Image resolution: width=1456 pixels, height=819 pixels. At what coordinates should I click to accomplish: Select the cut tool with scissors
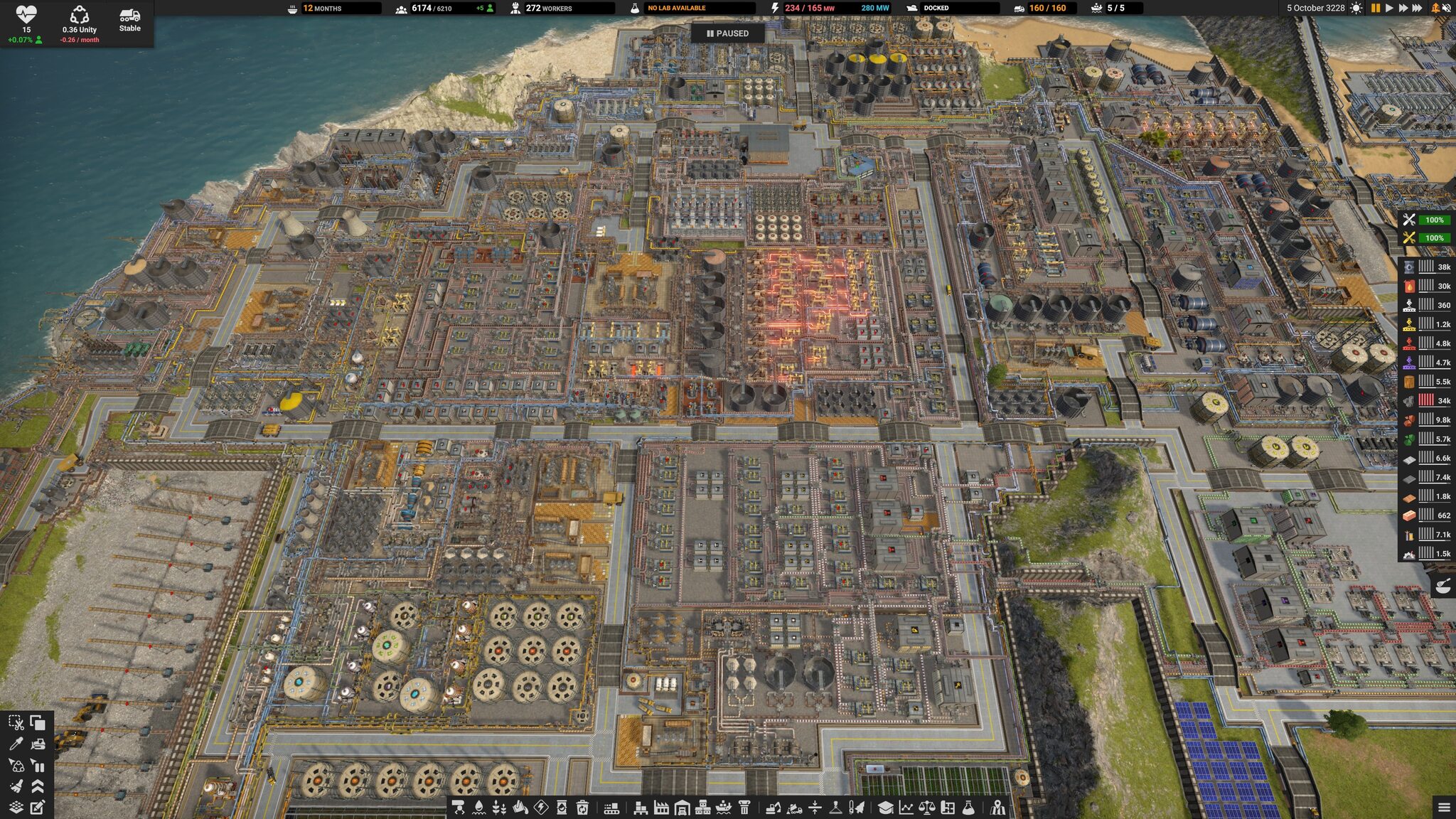(16, 723)
